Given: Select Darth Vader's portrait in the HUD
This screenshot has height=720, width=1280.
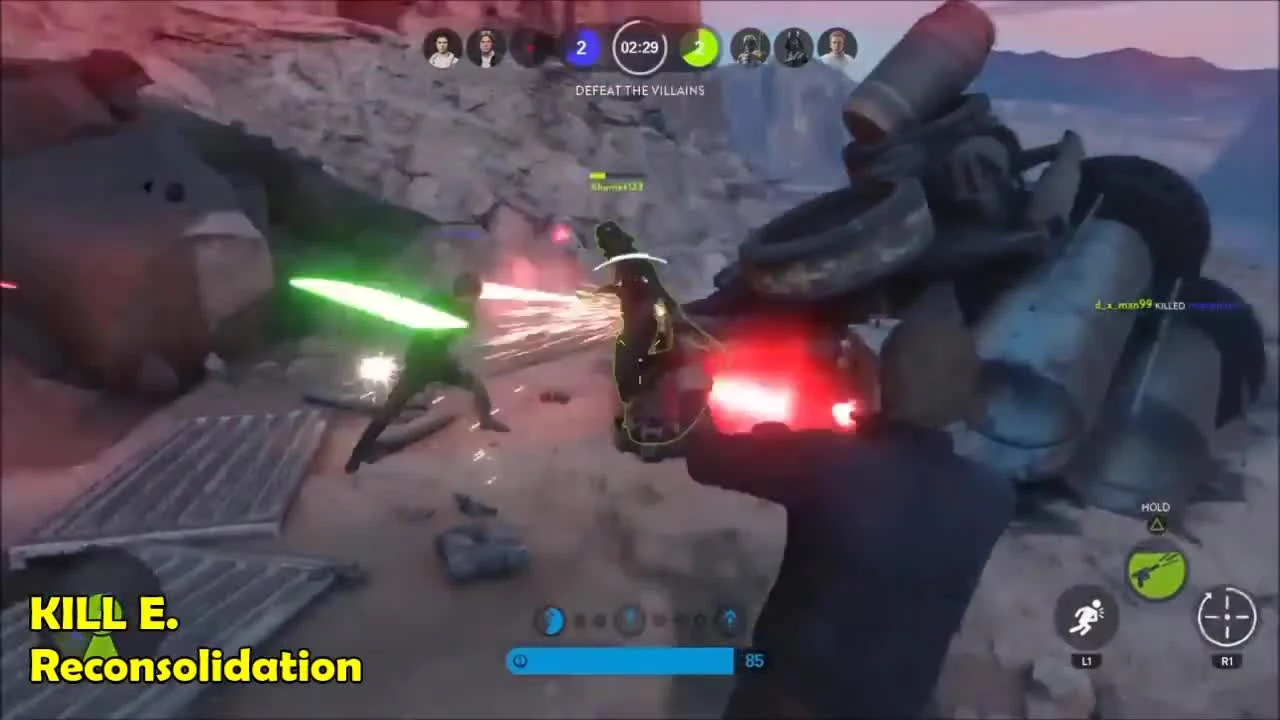Looking at the screenshot, I should click(x=793, y=47).
